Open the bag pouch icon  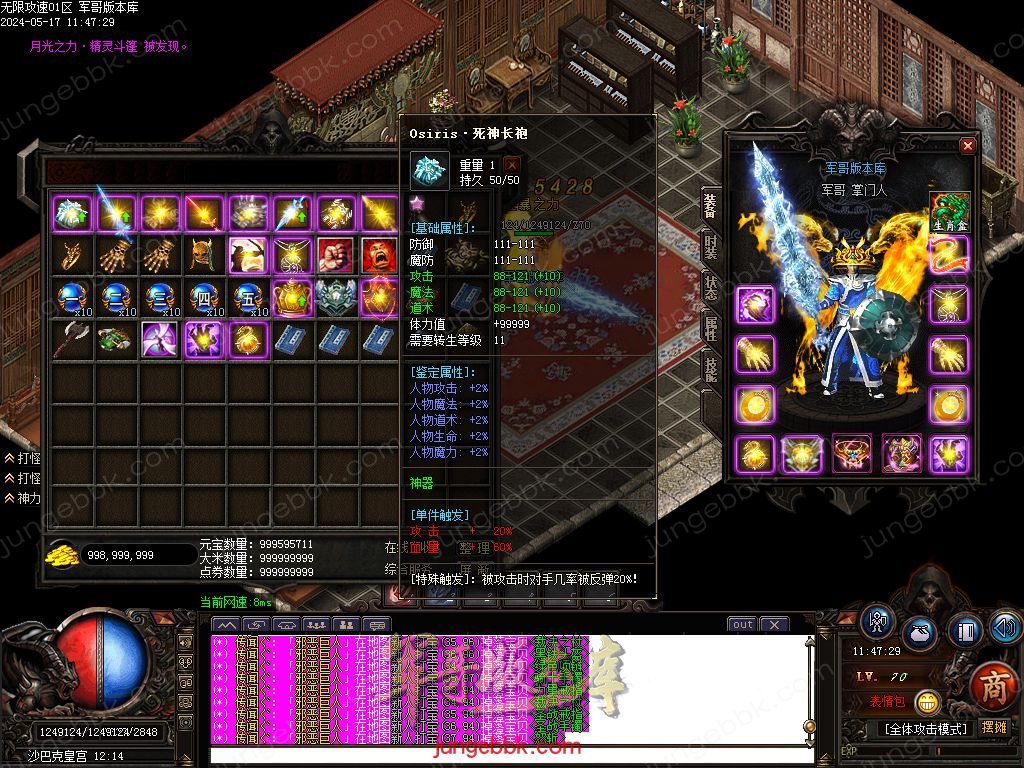click(920, 634)
